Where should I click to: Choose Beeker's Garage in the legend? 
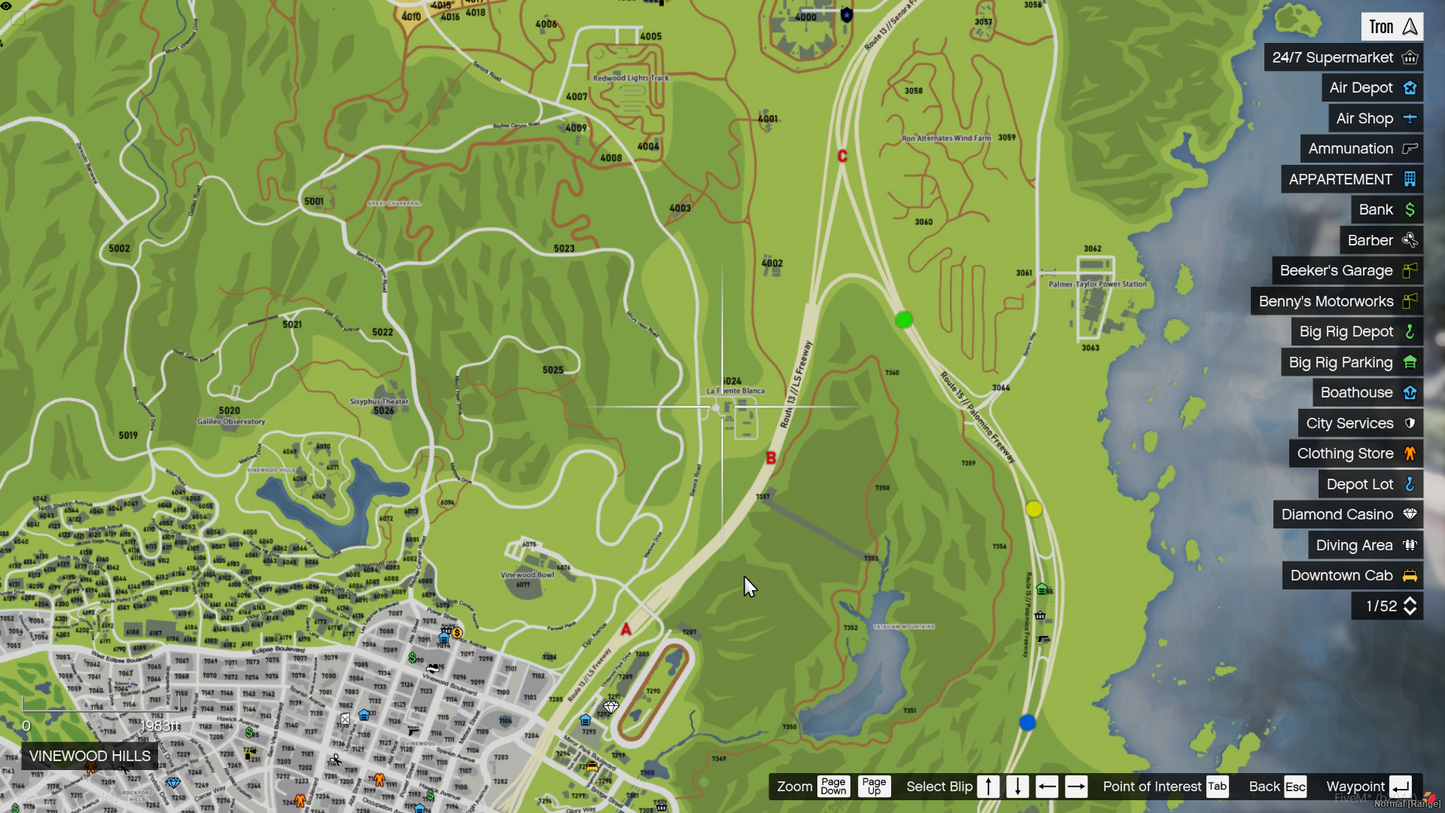point(1347,271)
